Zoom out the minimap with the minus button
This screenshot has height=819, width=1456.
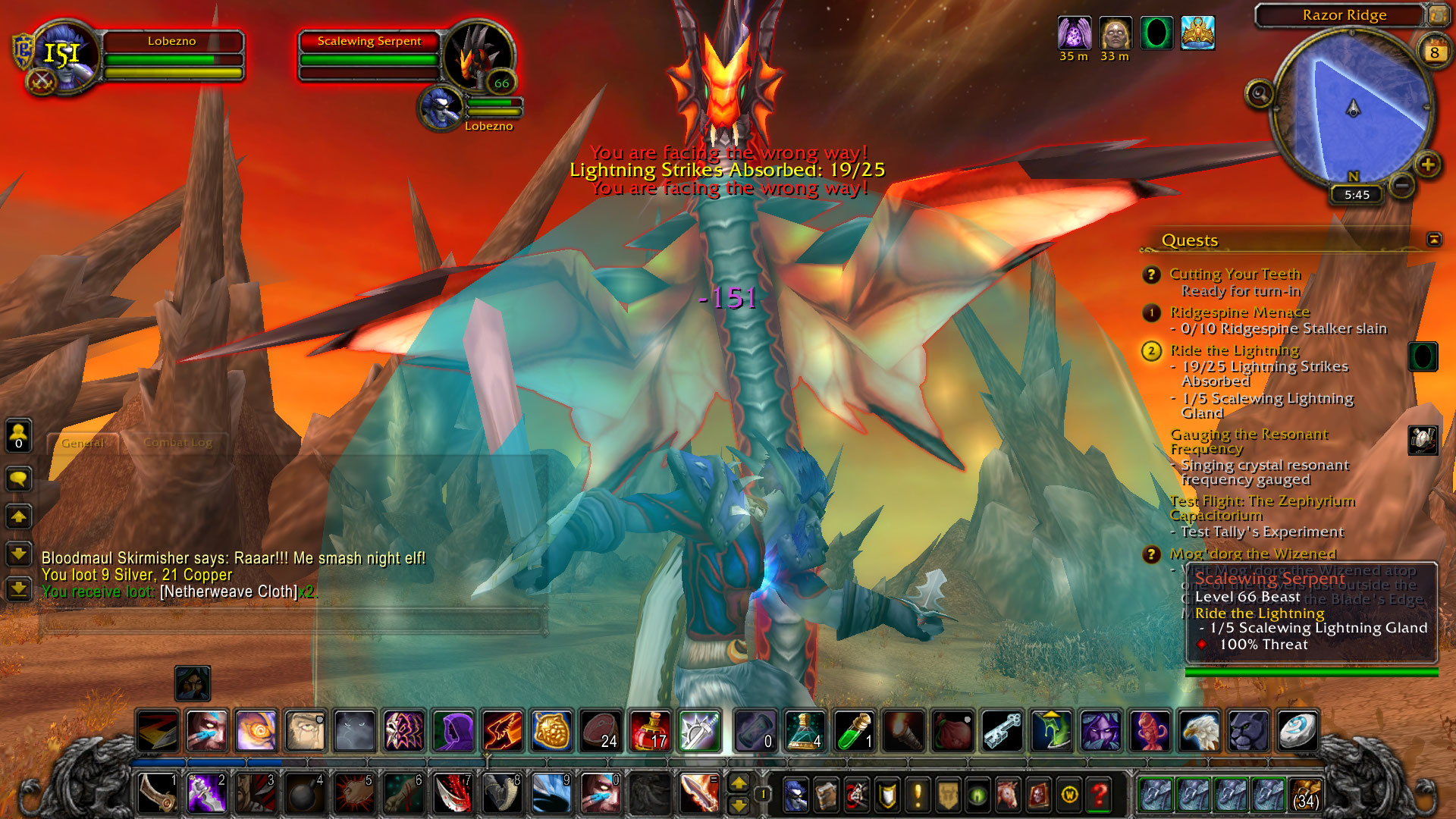1402,184
